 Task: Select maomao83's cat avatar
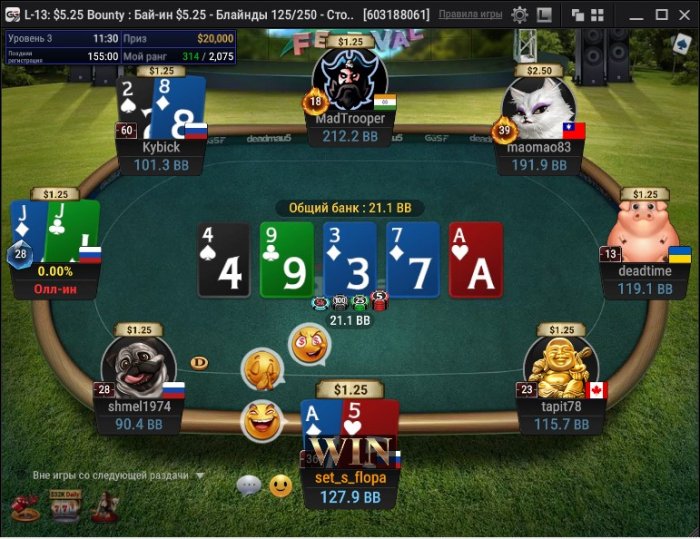tap(540, 107)
